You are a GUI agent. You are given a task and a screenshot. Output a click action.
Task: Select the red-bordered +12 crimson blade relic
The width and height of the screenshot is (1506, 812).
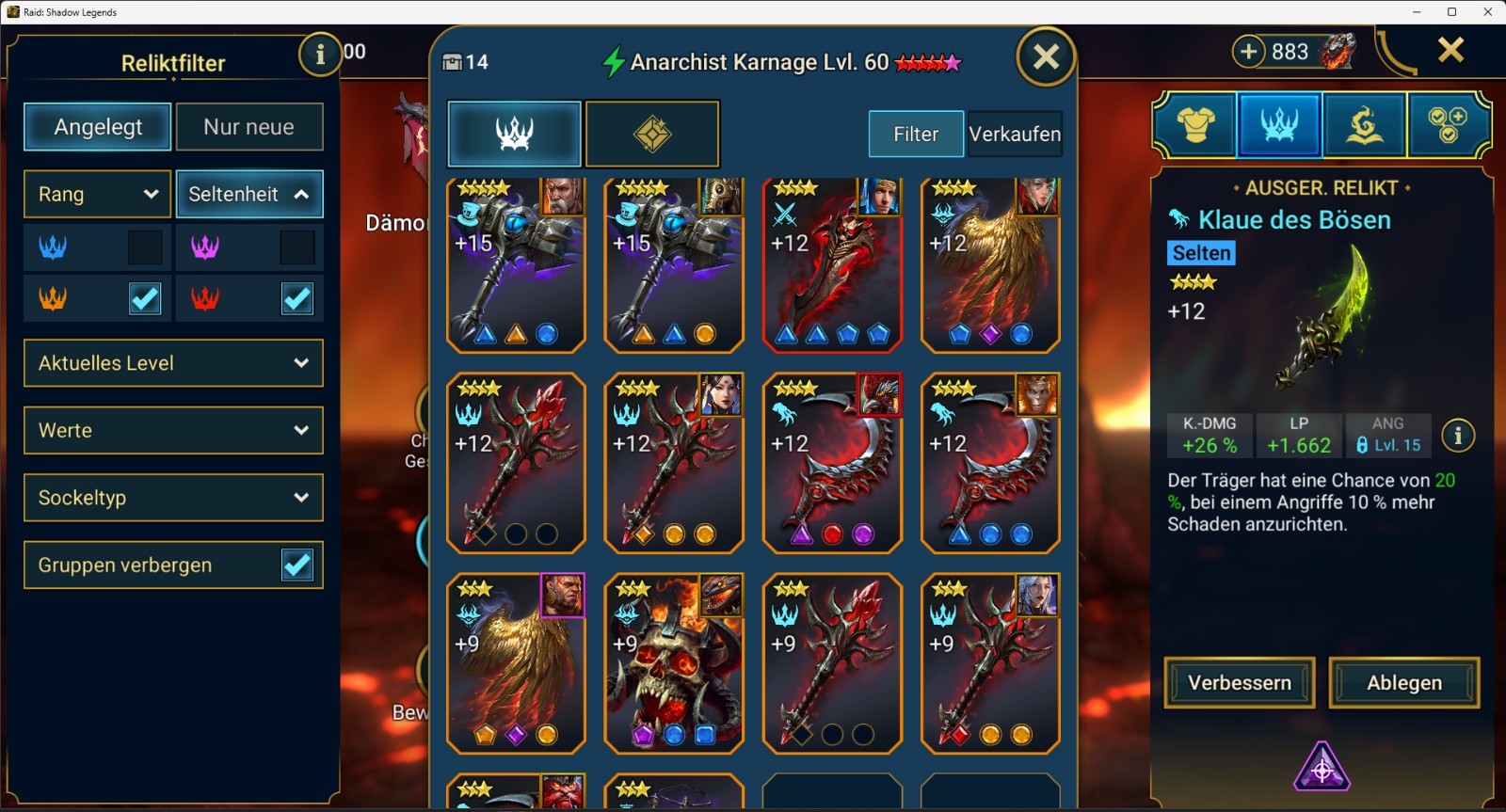pos(831,265)
